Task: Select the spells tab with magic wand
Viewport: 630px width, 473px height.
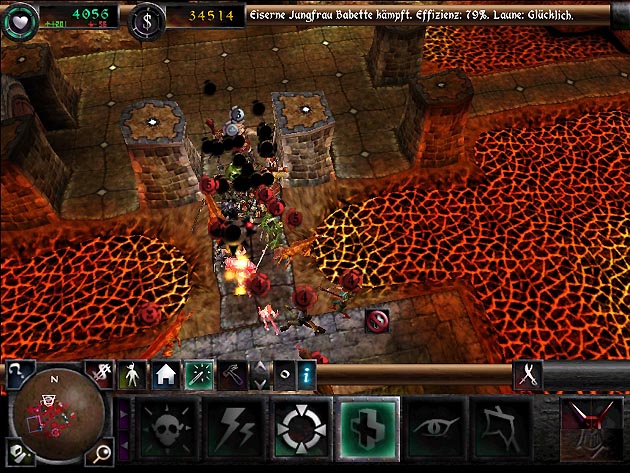Action: tap(198, 375)
